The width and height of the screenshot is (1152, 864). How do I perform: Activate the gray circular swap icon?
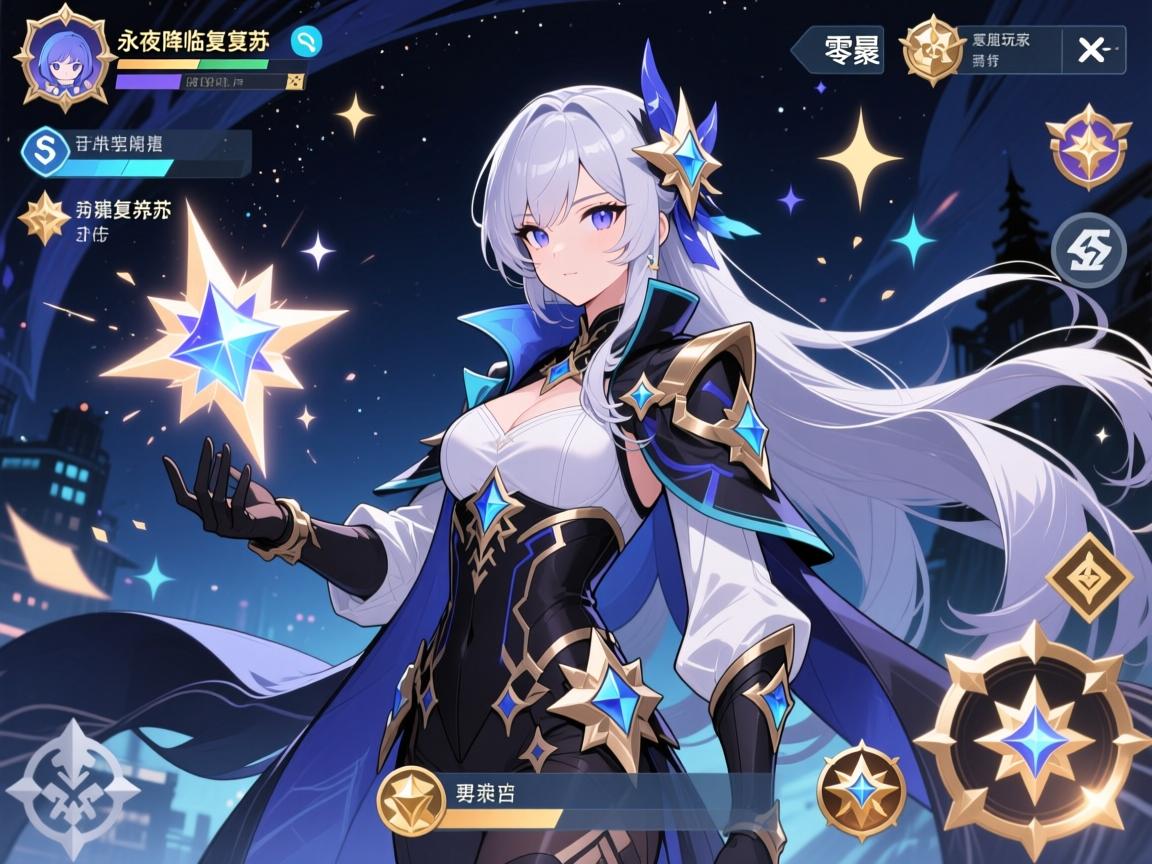[x=1089, y=250]
